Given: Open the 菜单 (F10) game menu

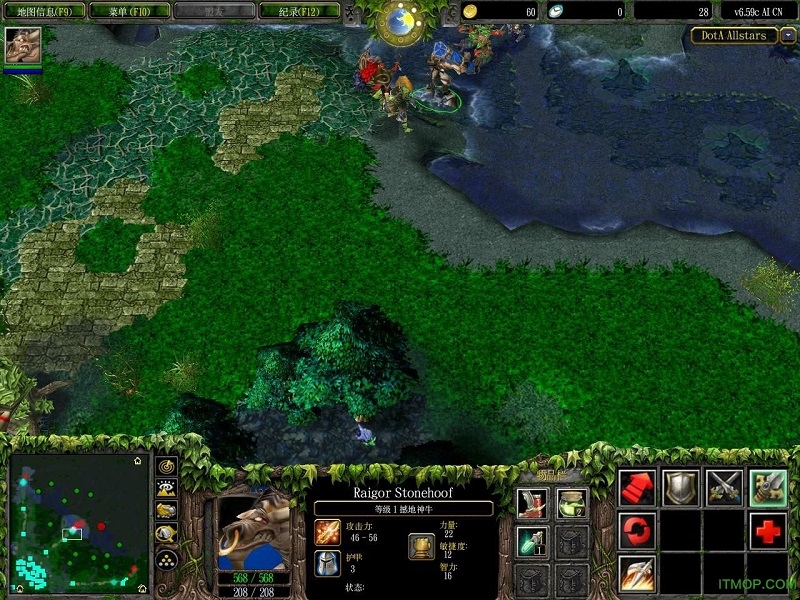Looking at the screenshot, I should pos(125,11).
